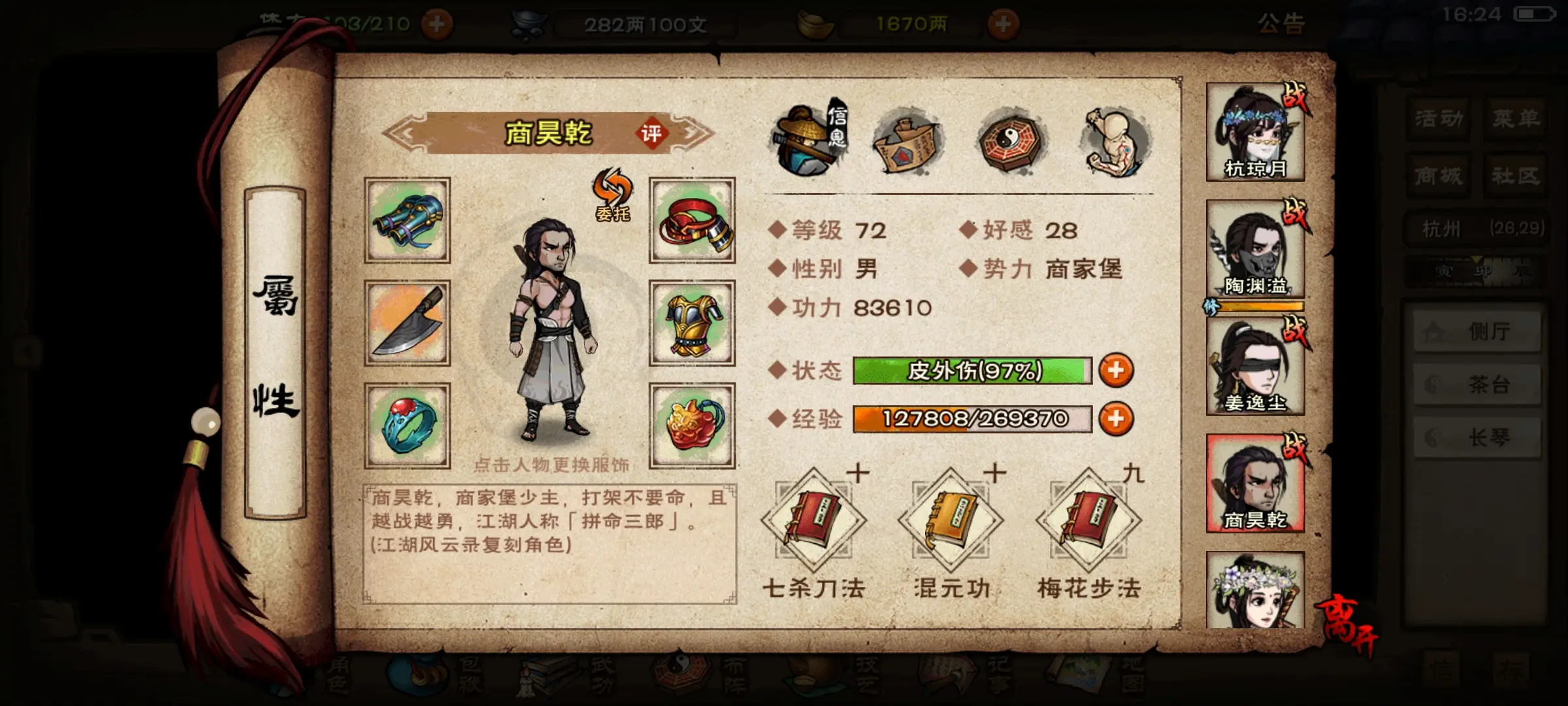Add experience with the plus button
1568x706 pixels.
pyautogui.click(x=1116, y=419)
